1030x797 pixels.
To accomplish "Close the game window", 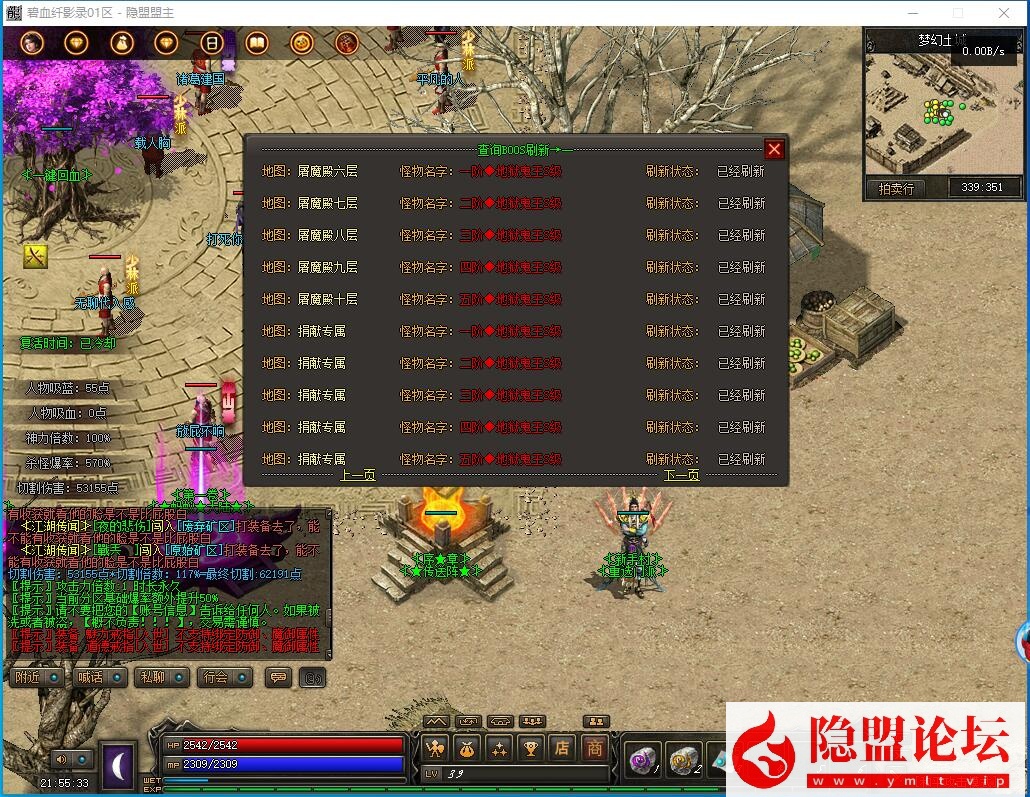I will (x=1004, y=13).
